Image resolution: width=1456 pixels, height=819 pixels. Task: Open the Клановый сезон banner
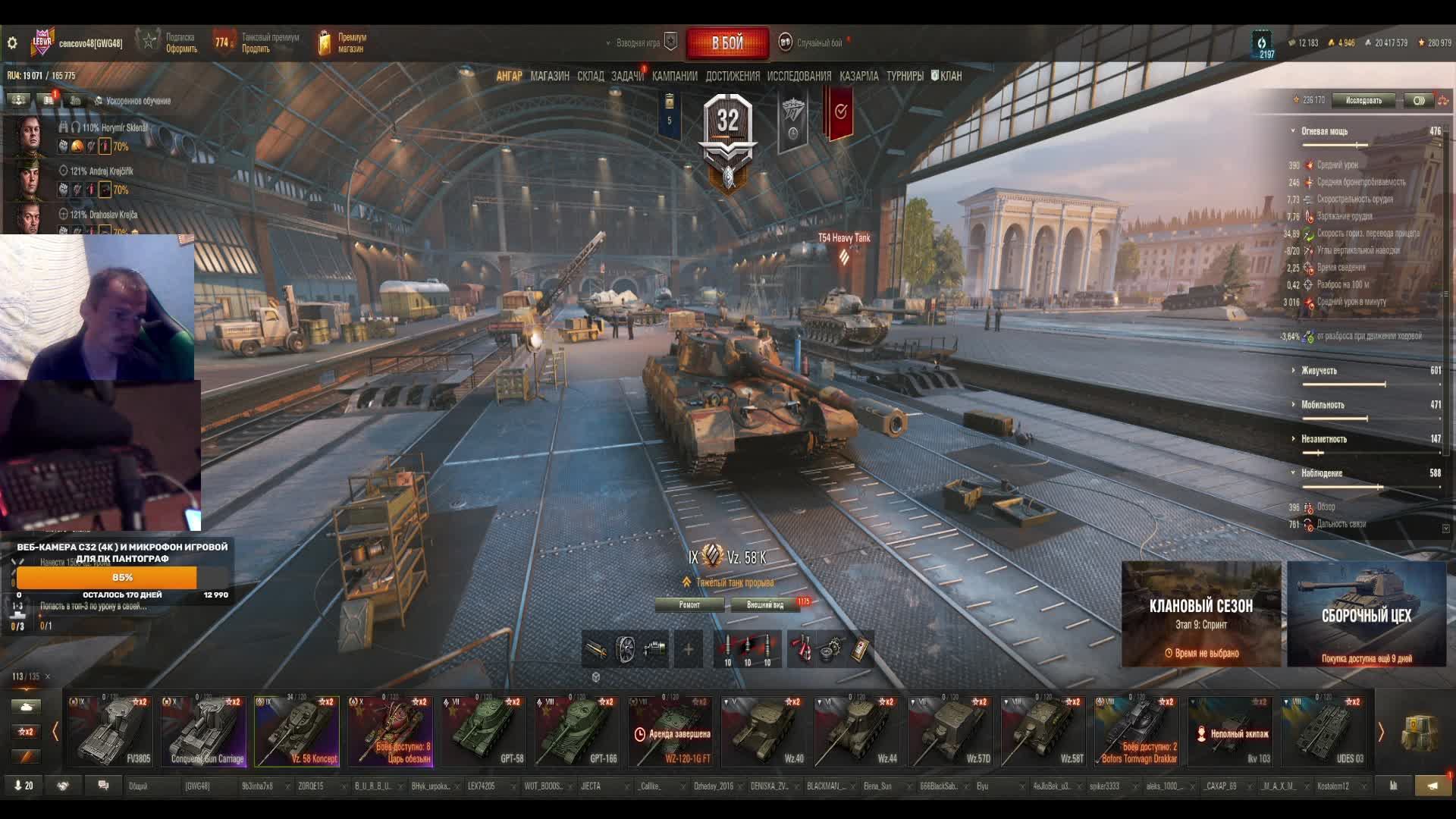[1200, 614]
